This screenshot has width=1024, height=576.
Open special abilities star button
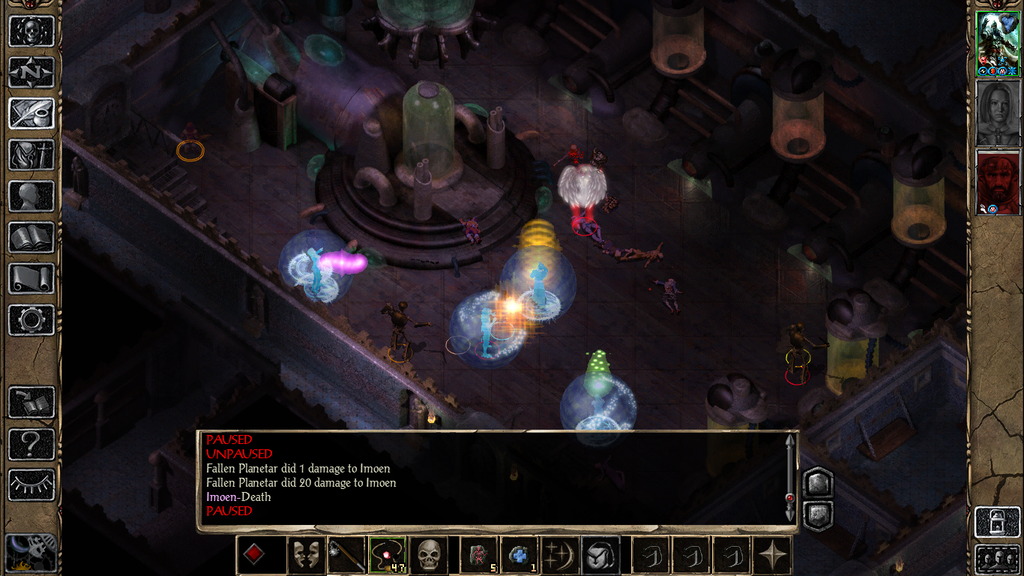point(773,555)
